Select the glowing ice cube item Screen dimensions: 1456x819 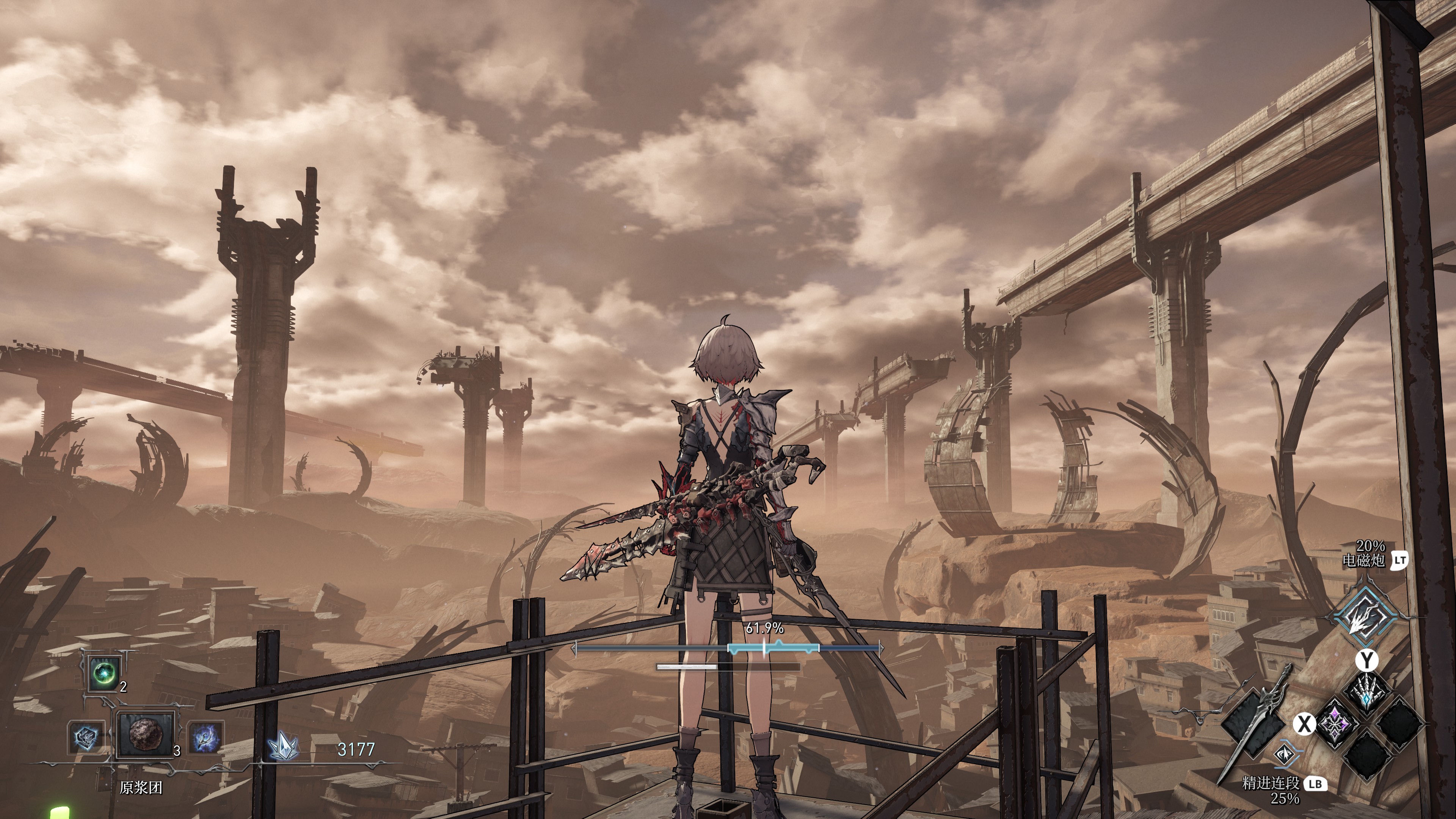point(86,736)
